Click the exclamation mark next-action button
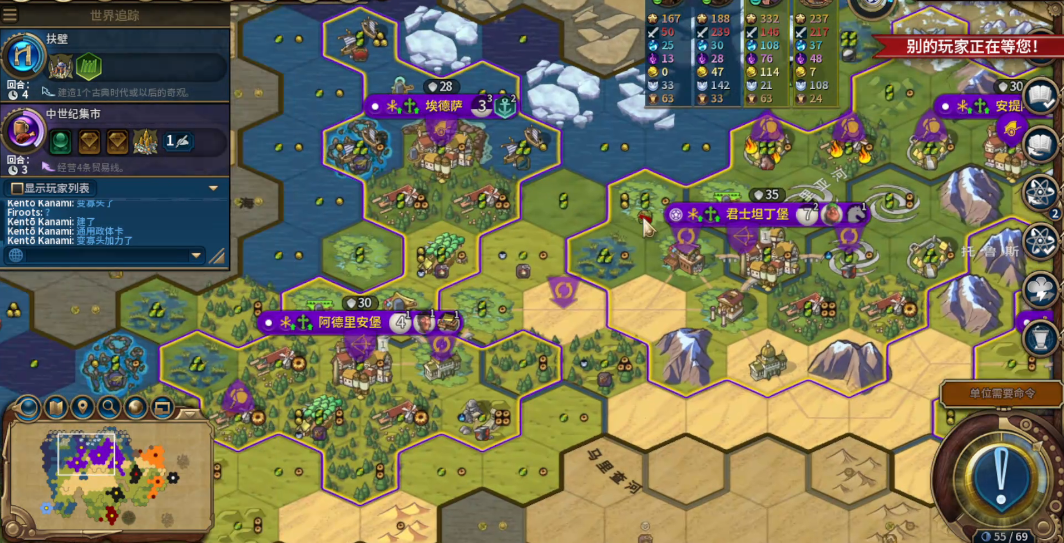 tap(998, 478)
